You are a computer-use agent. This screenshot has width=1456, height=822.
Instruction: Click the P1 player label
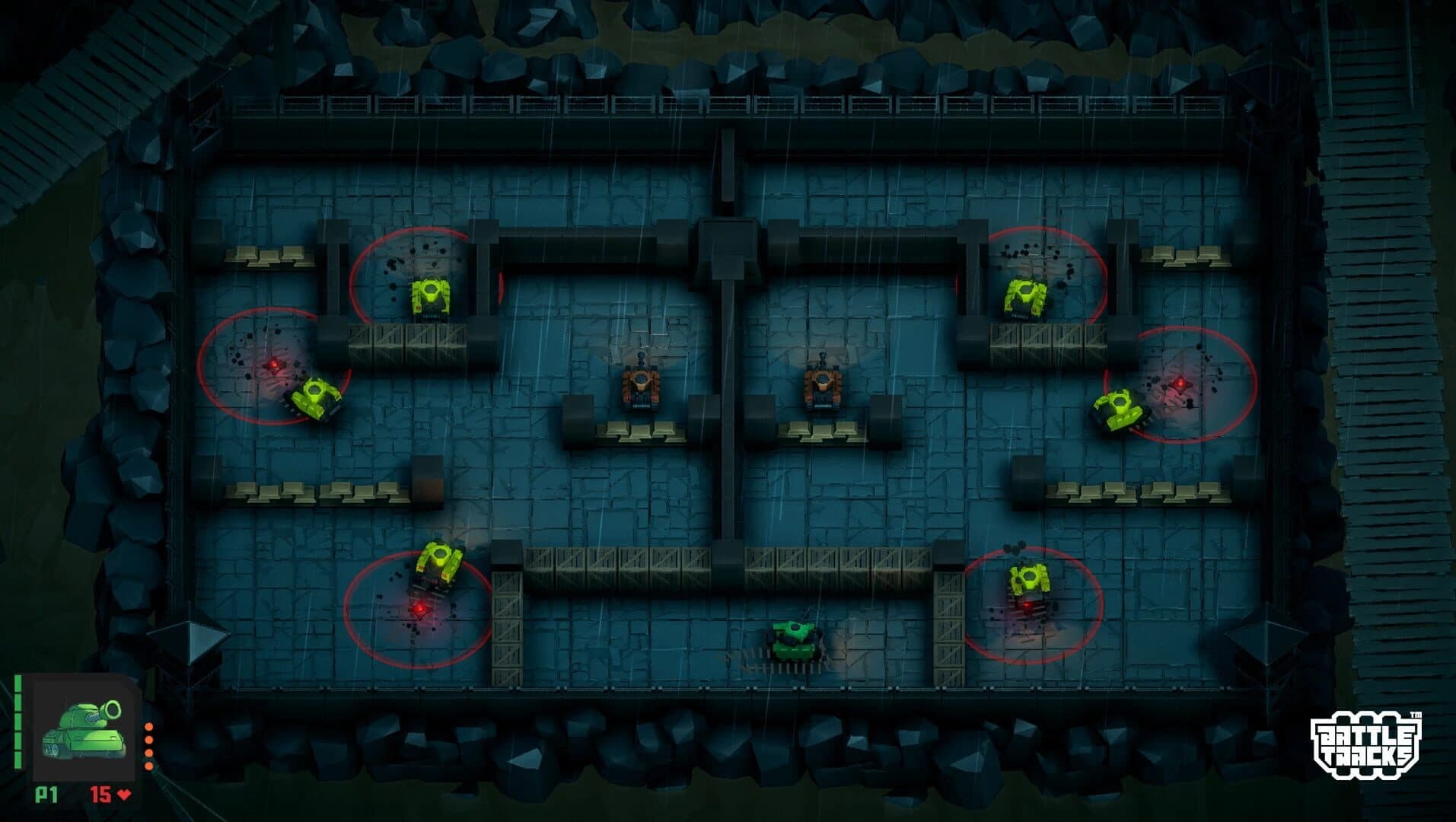pyautogui.click(x=46, y=795)
